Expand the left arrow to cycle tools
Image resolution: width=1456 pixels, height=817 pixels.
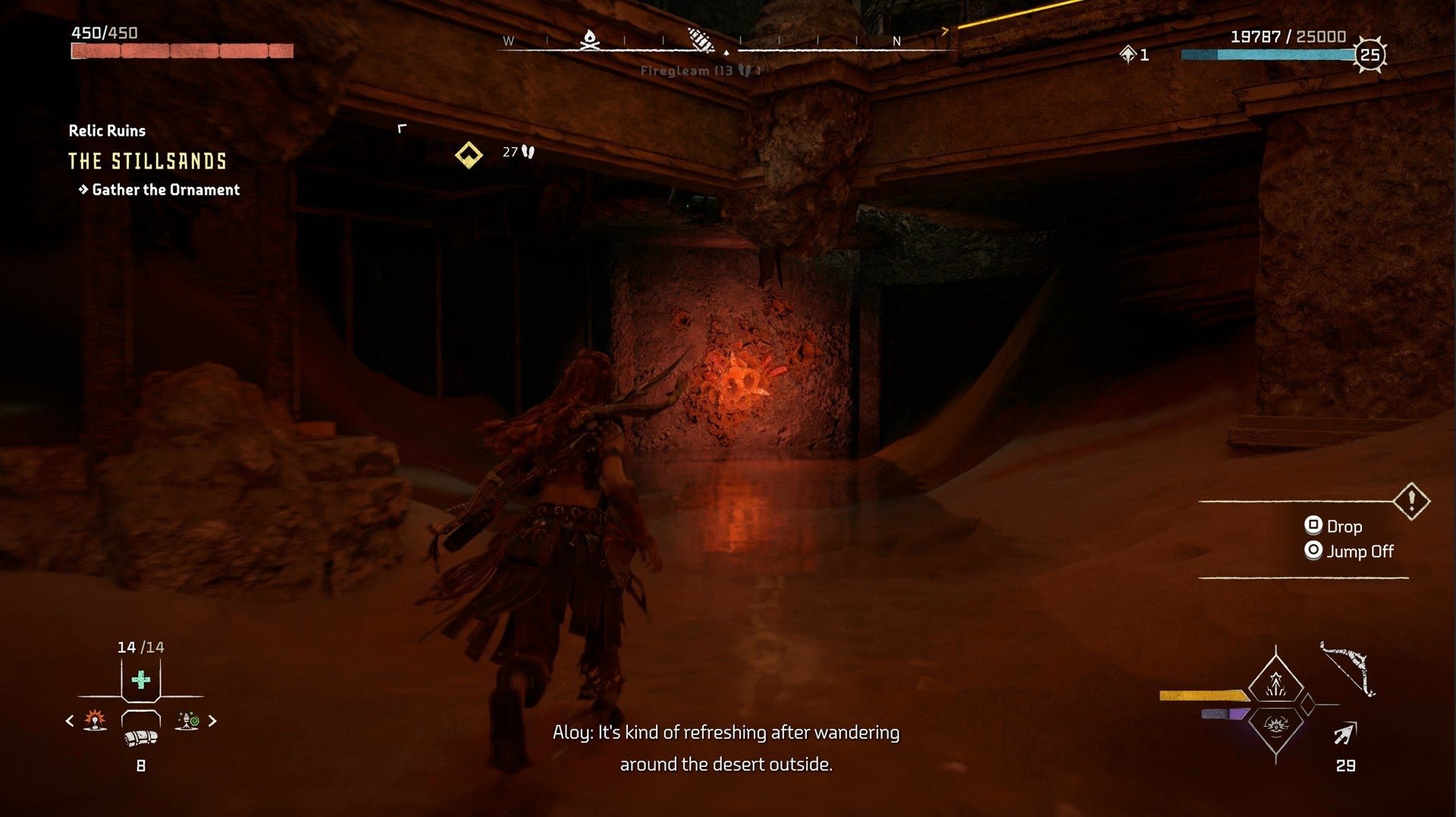click(70, 722)
